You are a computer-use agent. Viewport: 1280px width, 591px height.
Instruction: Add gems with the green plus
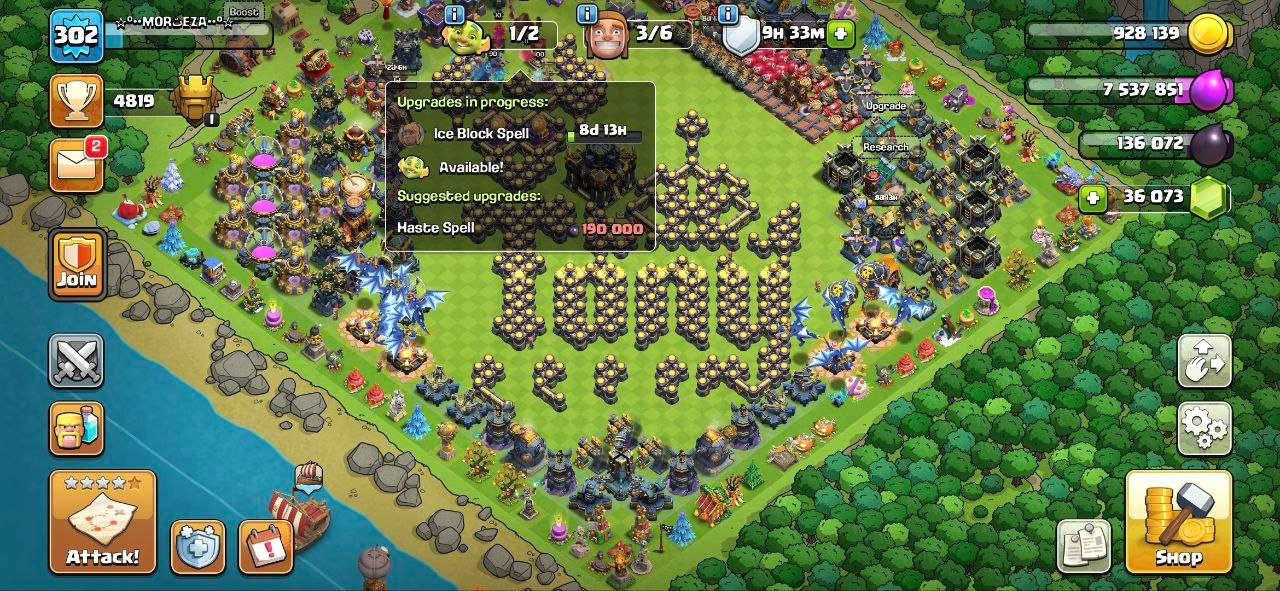point(1093,197)
